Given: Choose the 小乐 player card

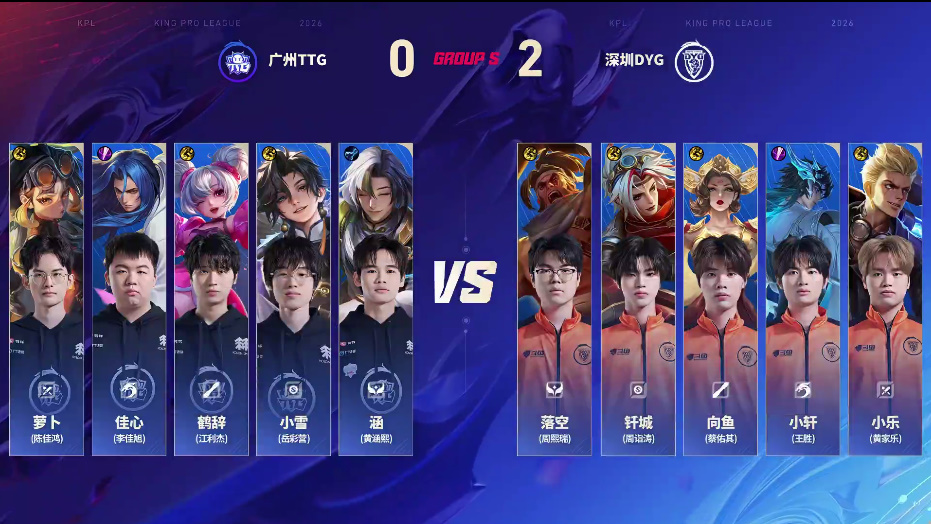Looking at the screenshot, I should [x=885, y=300].
